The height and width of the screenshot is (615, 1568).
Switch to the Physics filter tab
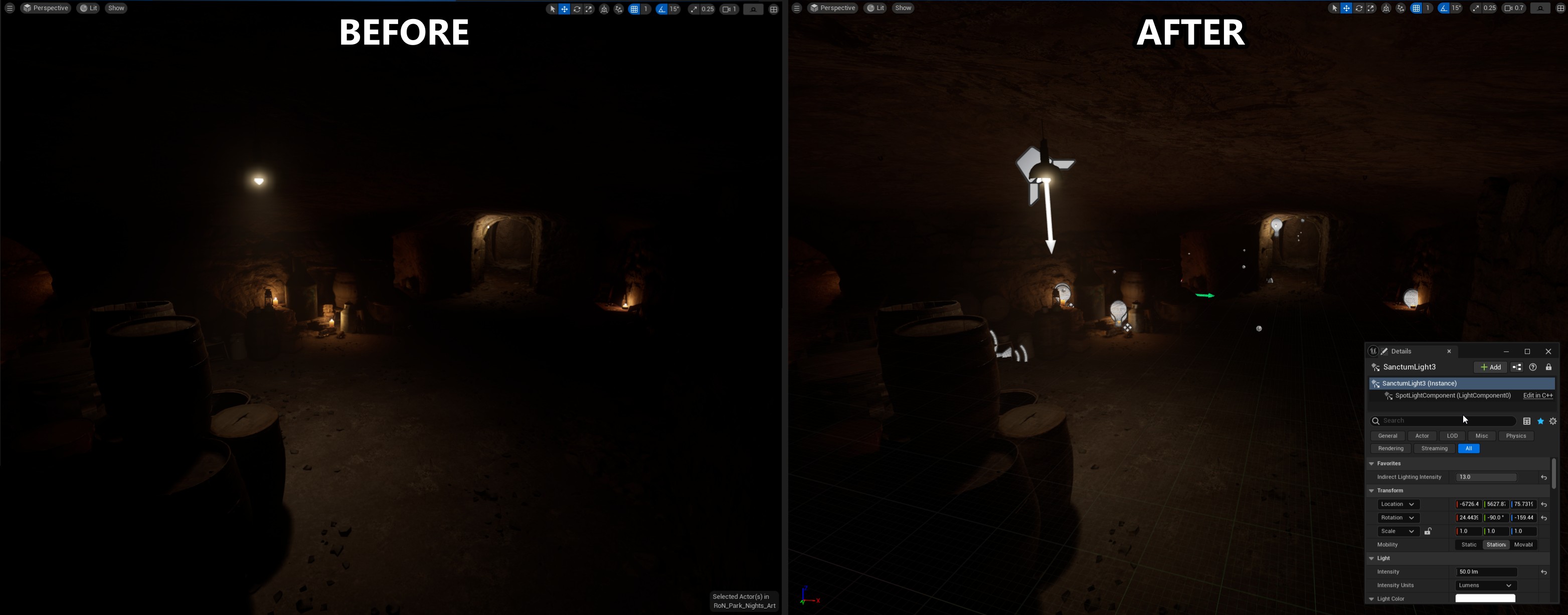pos(1516,436)
